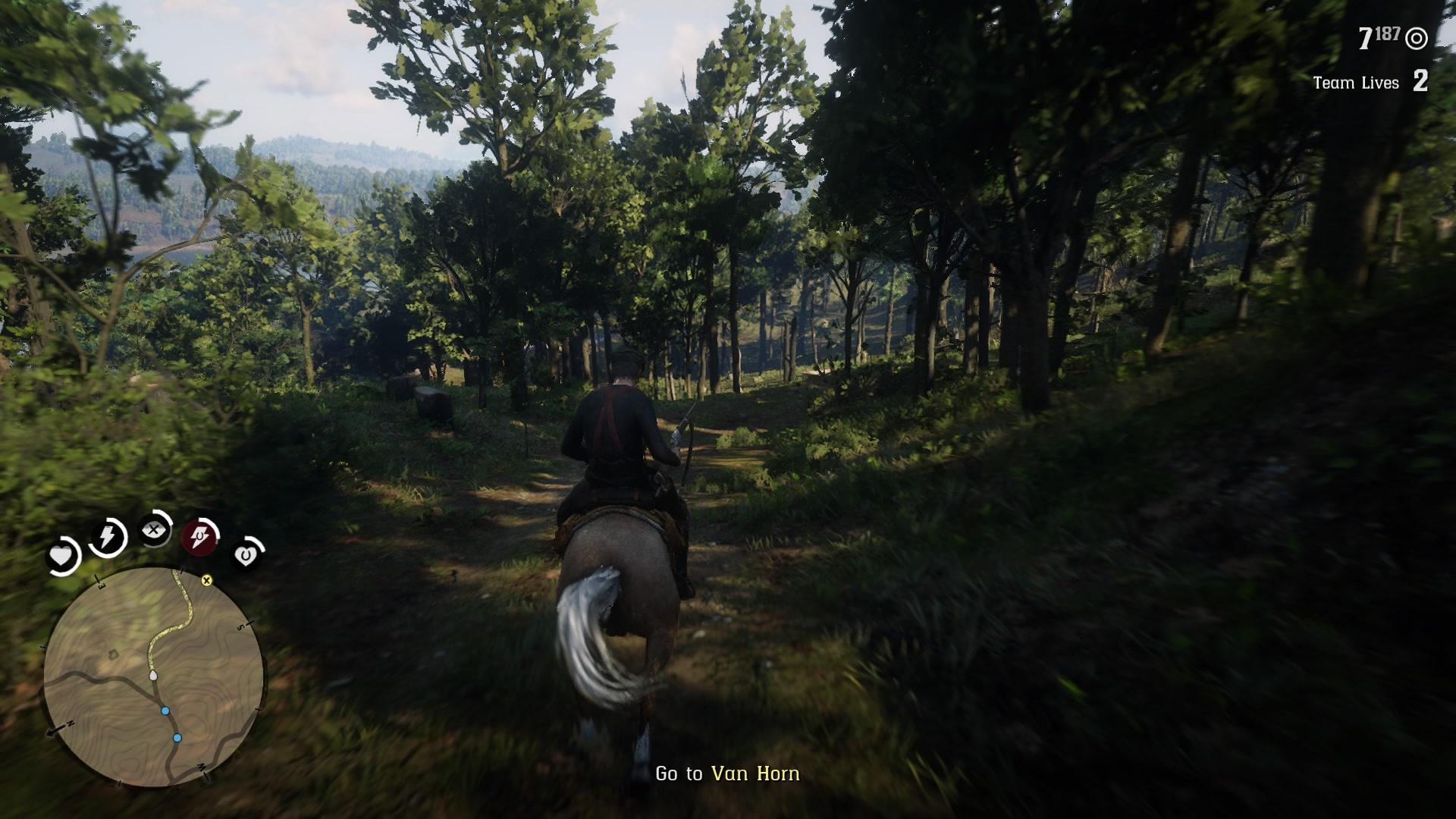
Task: Select the upper blue teammate dot on minimap
Action: [165, 711]
